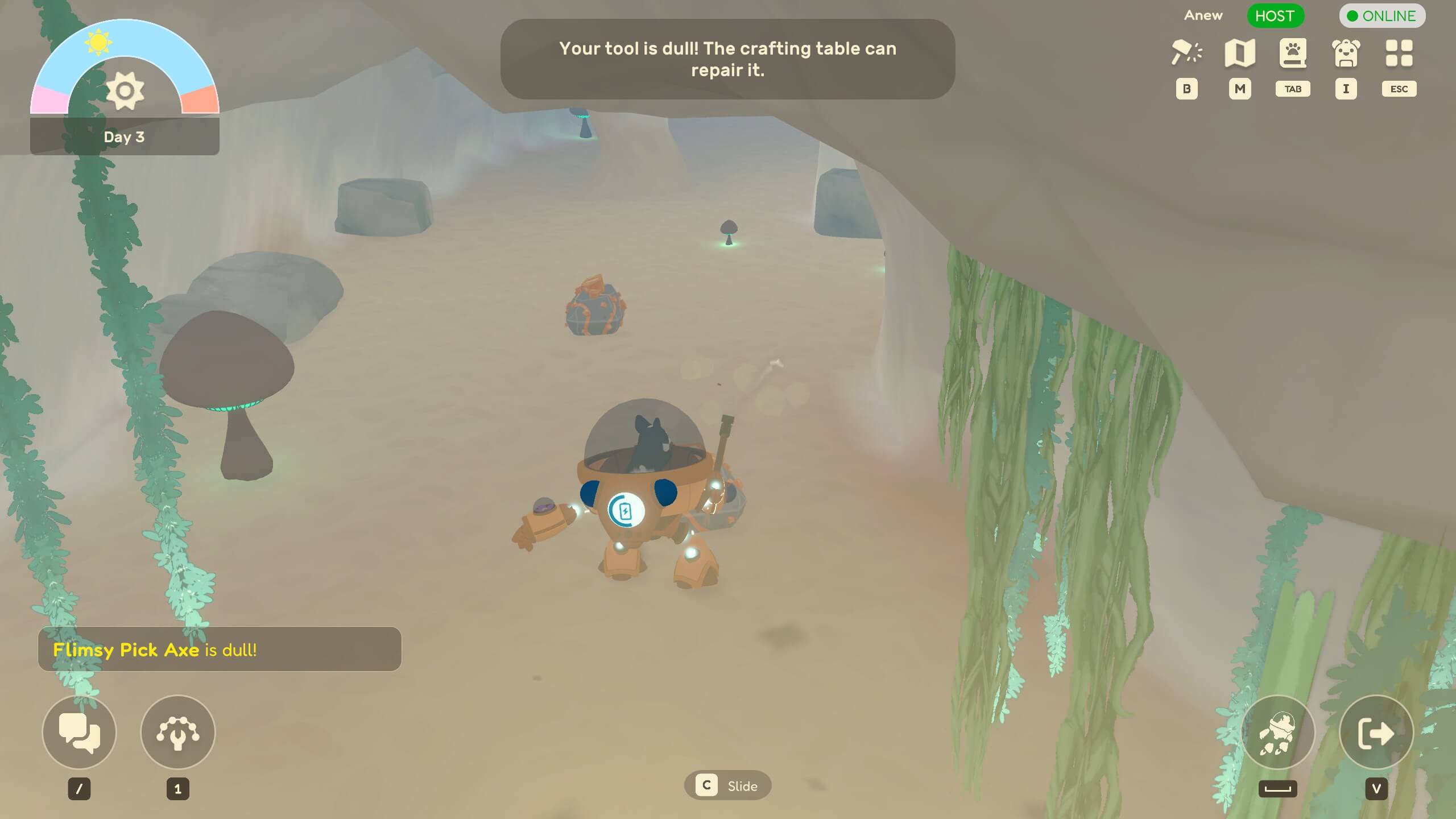Click the player name Anew
Screen dimensions: 1456x819
point(1203,15)
